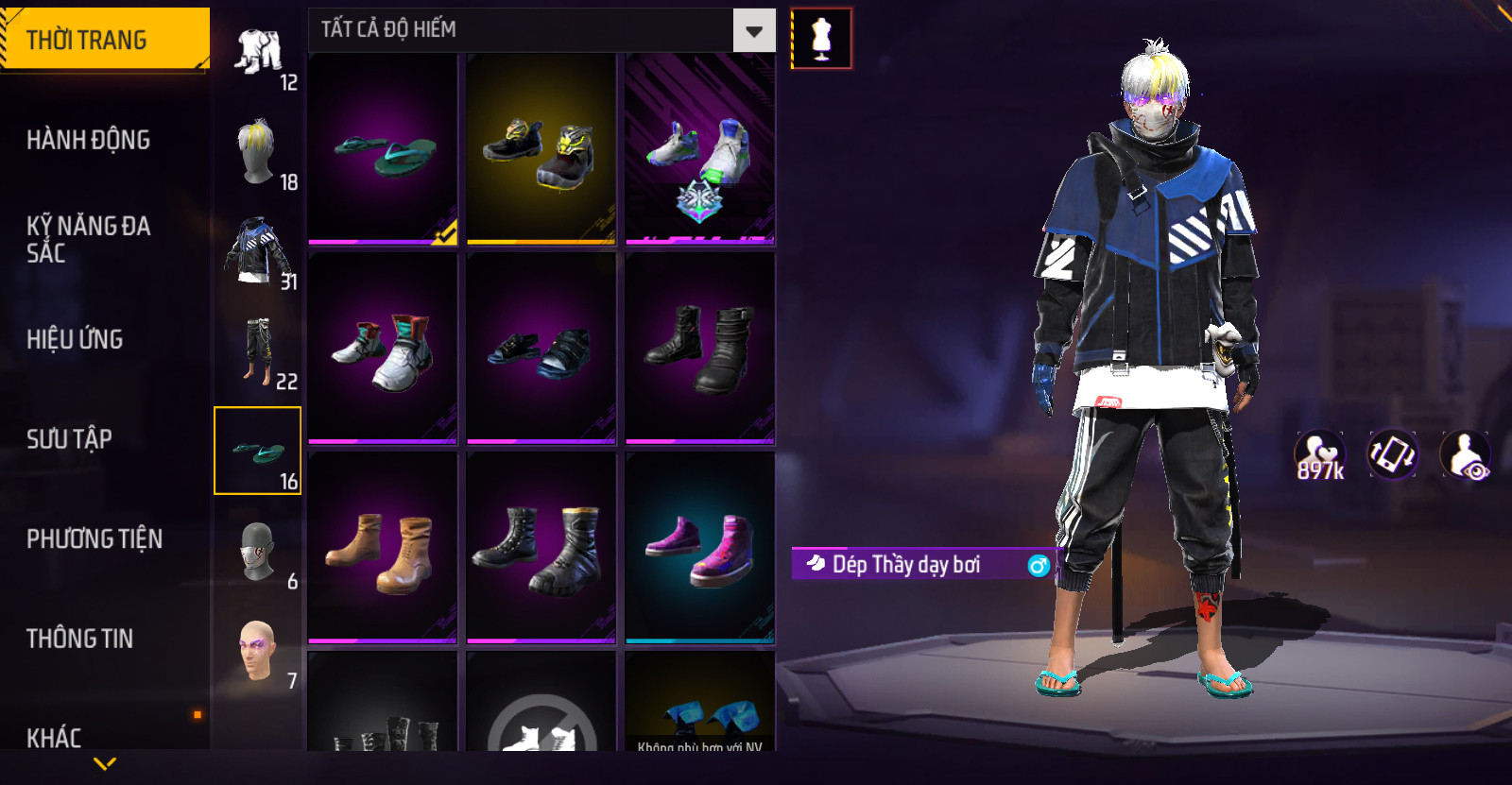The image size is (1512, 785).
Task: Equip the teal flip-flops item
Action: click(x=383, y=150)
